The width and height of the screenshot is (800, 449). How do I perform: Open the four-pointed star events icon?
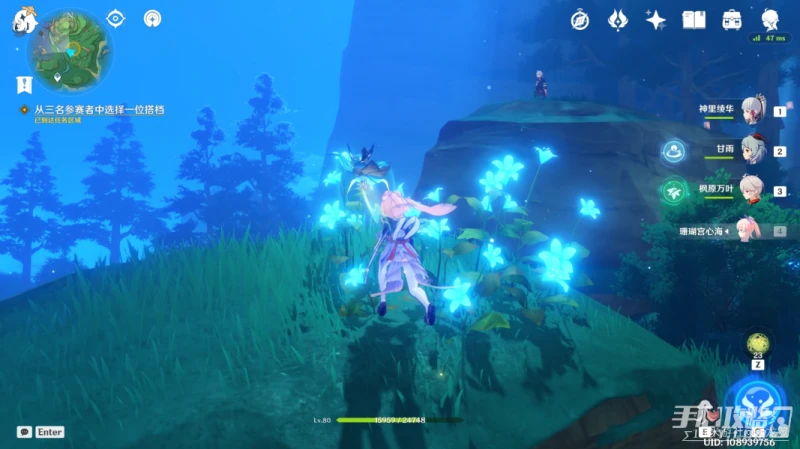656,20
